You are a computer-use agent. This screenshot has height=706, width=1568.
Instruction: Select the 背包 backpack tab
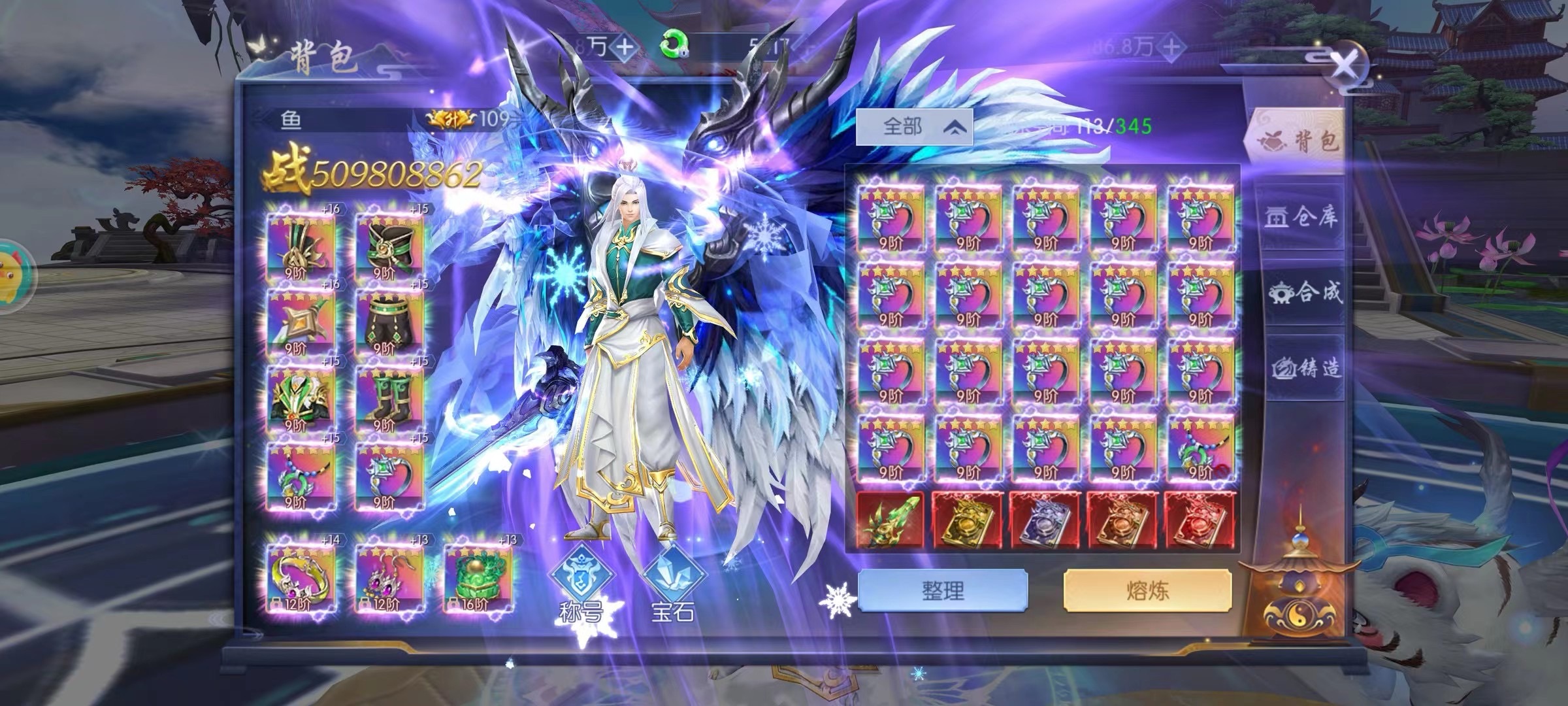point(1296,141)
